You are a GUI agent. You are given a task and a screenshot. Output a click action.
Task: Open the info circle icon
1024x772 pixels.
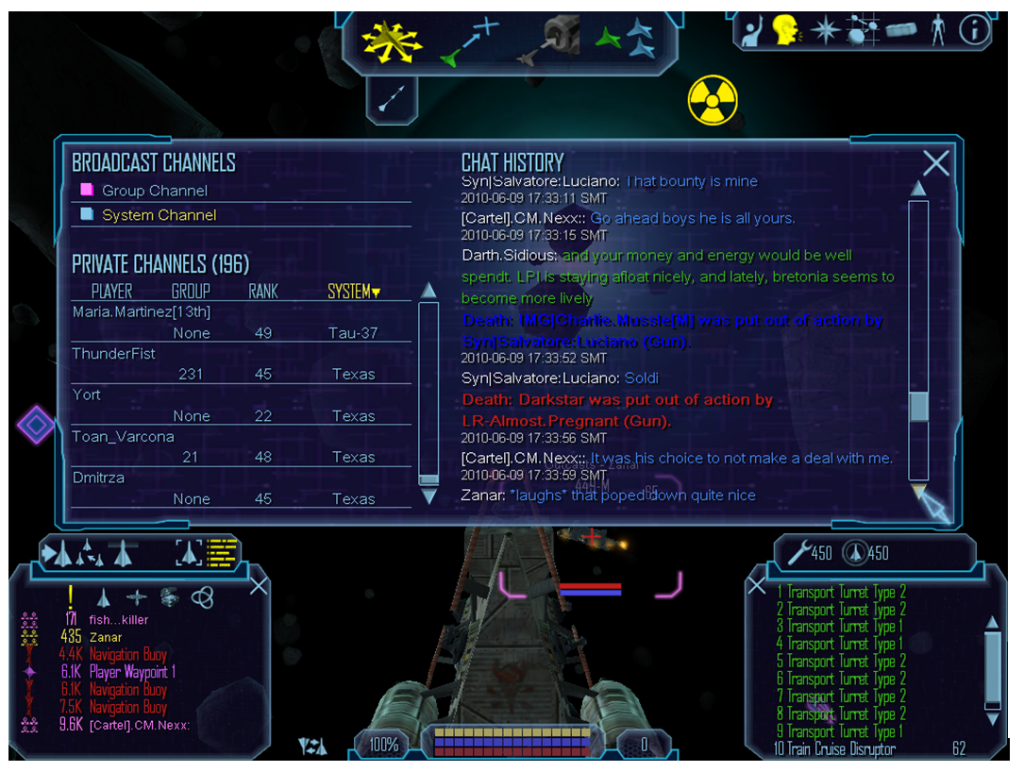click(x=974, y=30)
